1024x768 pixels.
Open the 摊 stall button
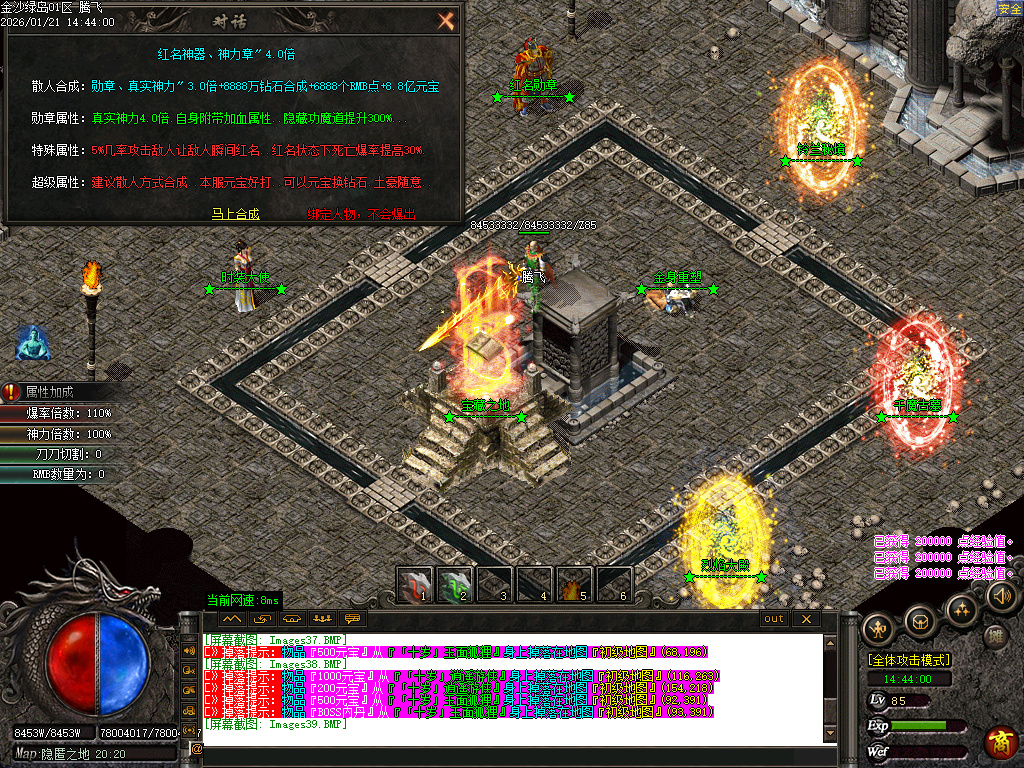pyautogui.click(x=996, y=636)
